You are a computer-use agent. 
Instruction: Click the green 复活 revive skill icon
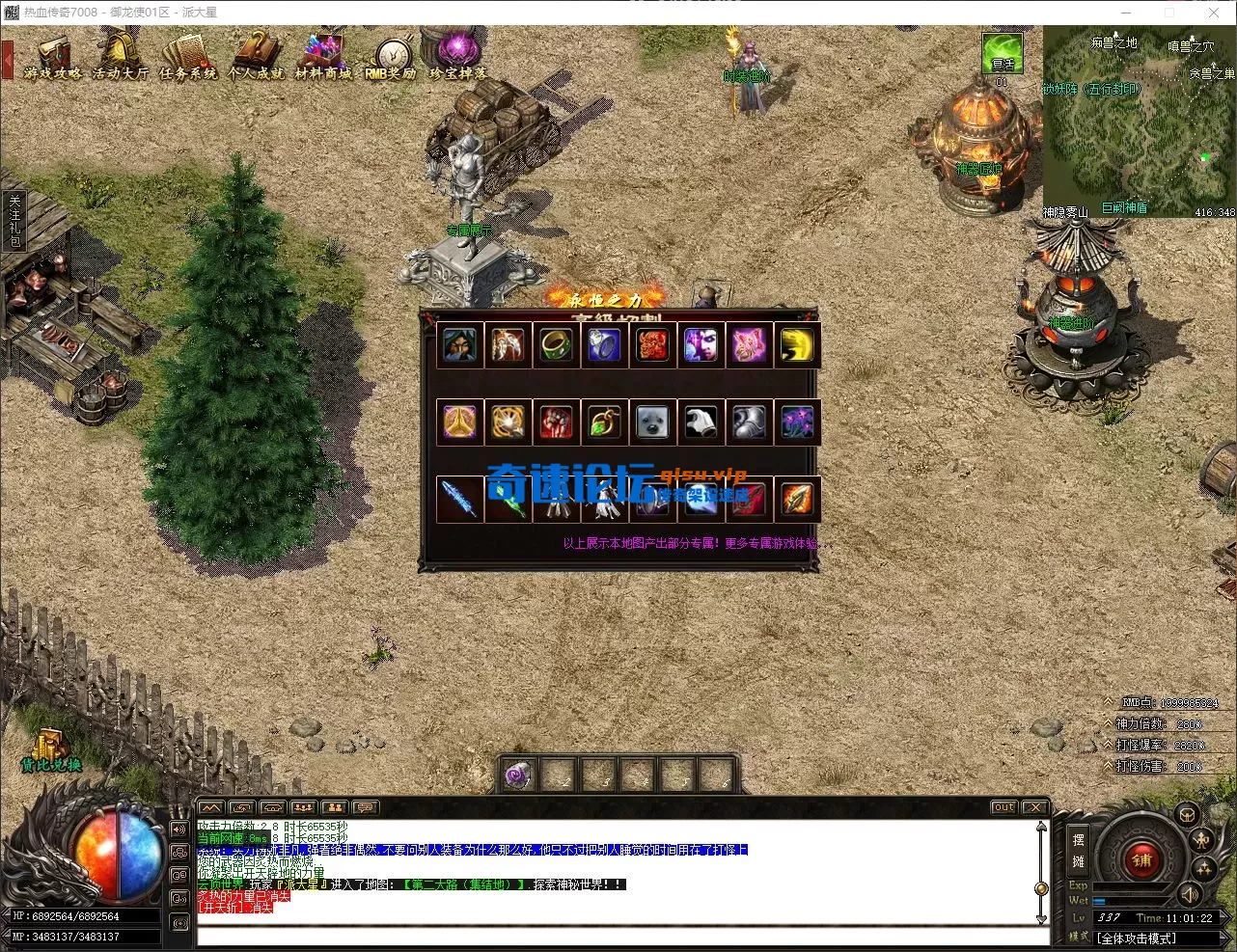point(1003,54)
